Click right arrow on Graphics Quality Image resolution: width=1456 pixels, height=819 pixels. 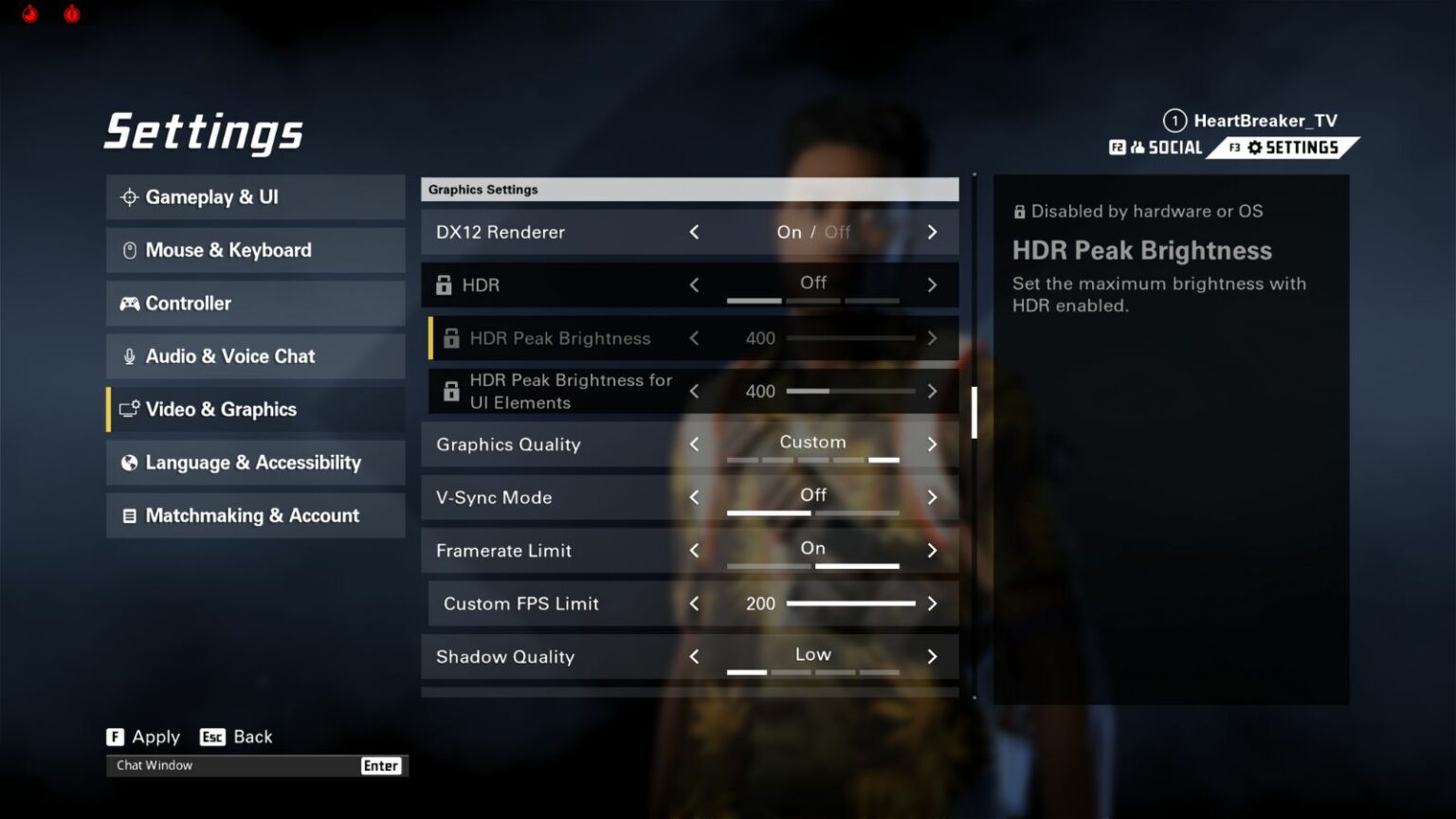click(932, 445)
